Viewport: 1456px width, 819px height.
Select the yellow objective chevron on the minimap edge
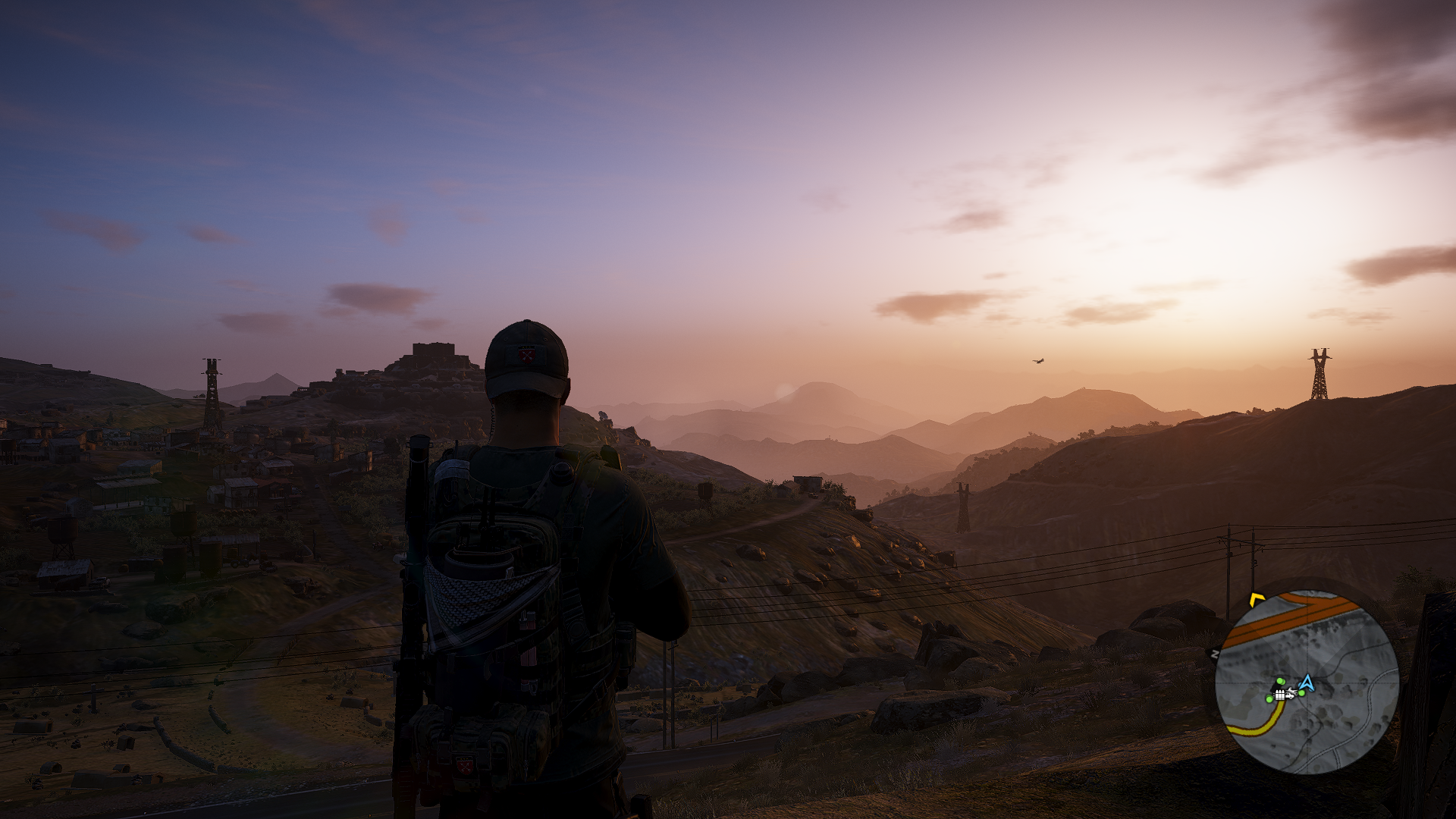(1257, 601)
